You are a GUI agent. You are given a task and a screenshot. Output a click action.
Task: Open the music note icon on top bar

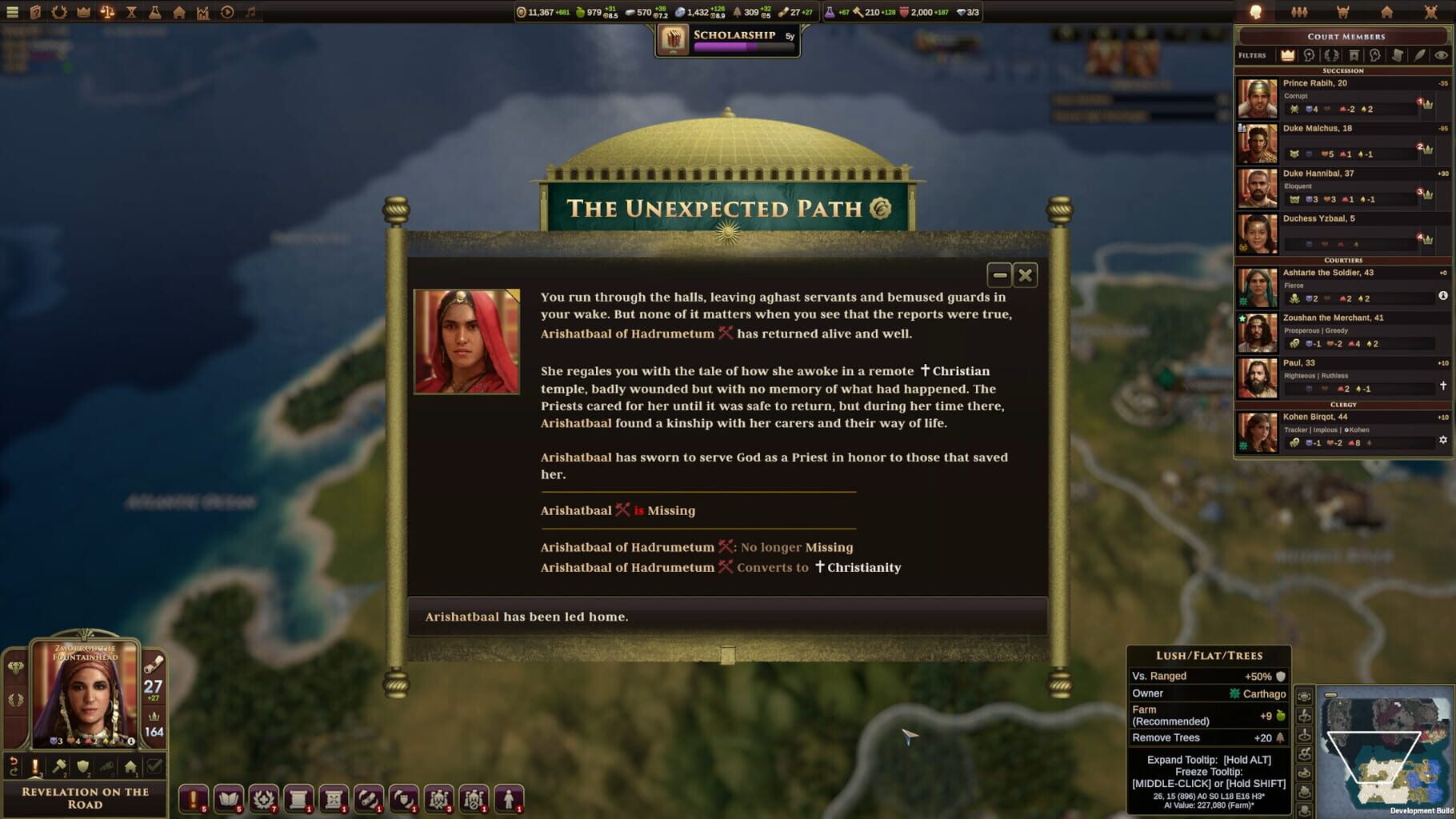click(x=250, y=12)
